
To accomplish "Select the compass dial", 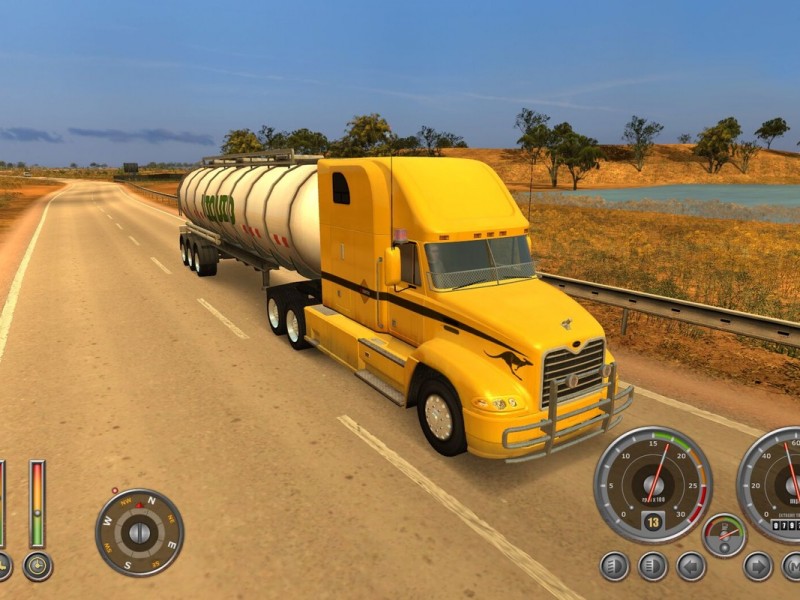I will pyautogui.click(x=139, y=532).
